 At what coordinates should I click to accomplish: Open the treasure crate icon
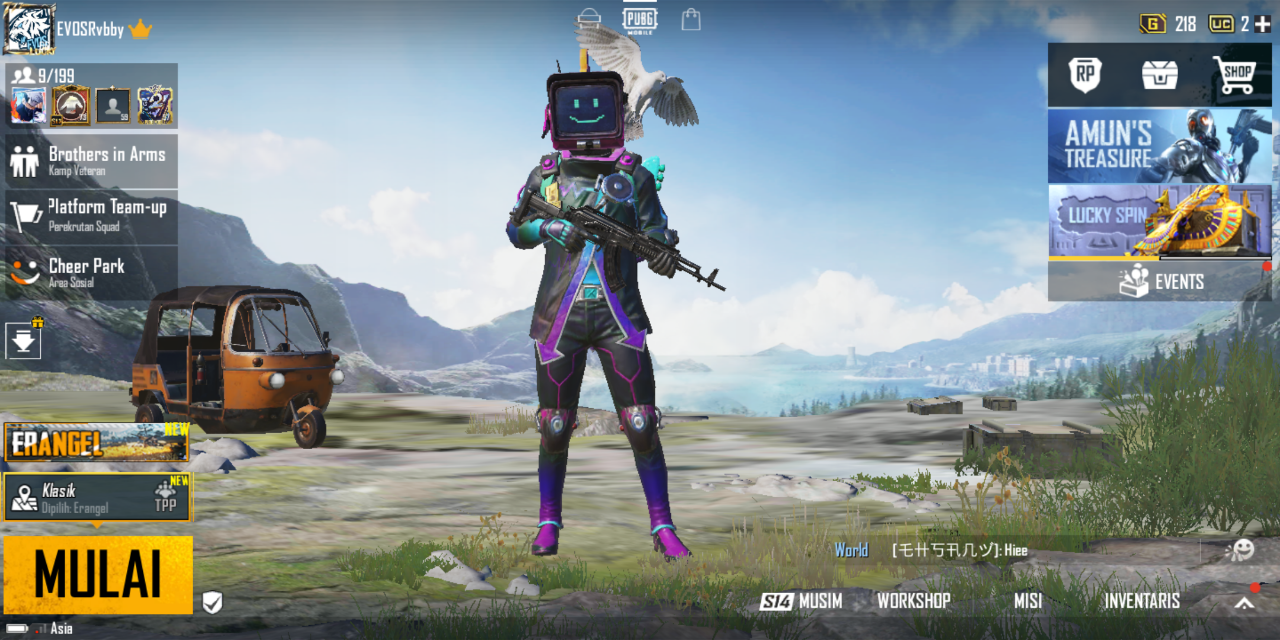pyautogui.click(x=1160, y=74)
